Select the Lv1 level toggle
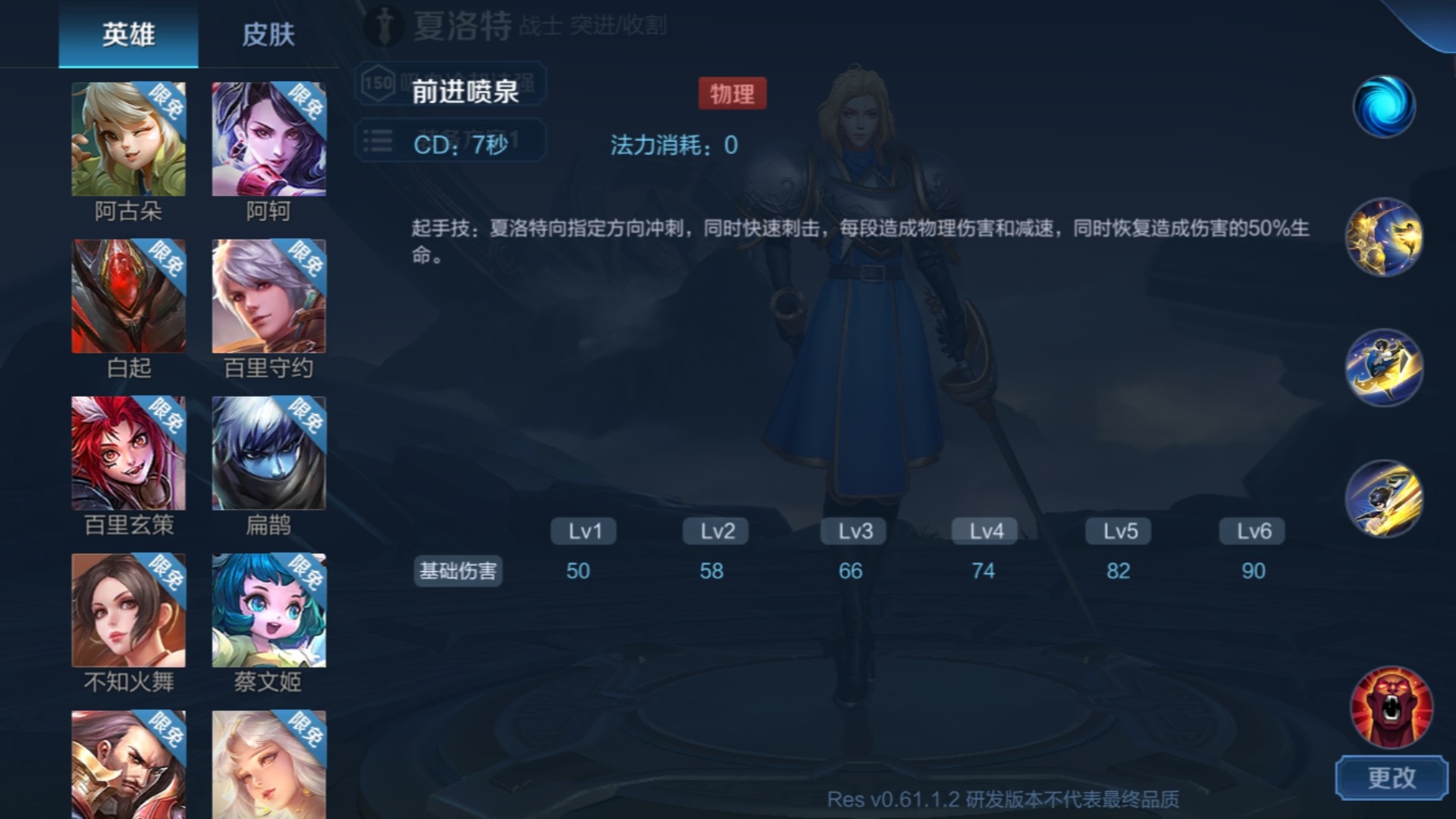The width and height of the screenshot is (1456, 819). tap(582, 531)
